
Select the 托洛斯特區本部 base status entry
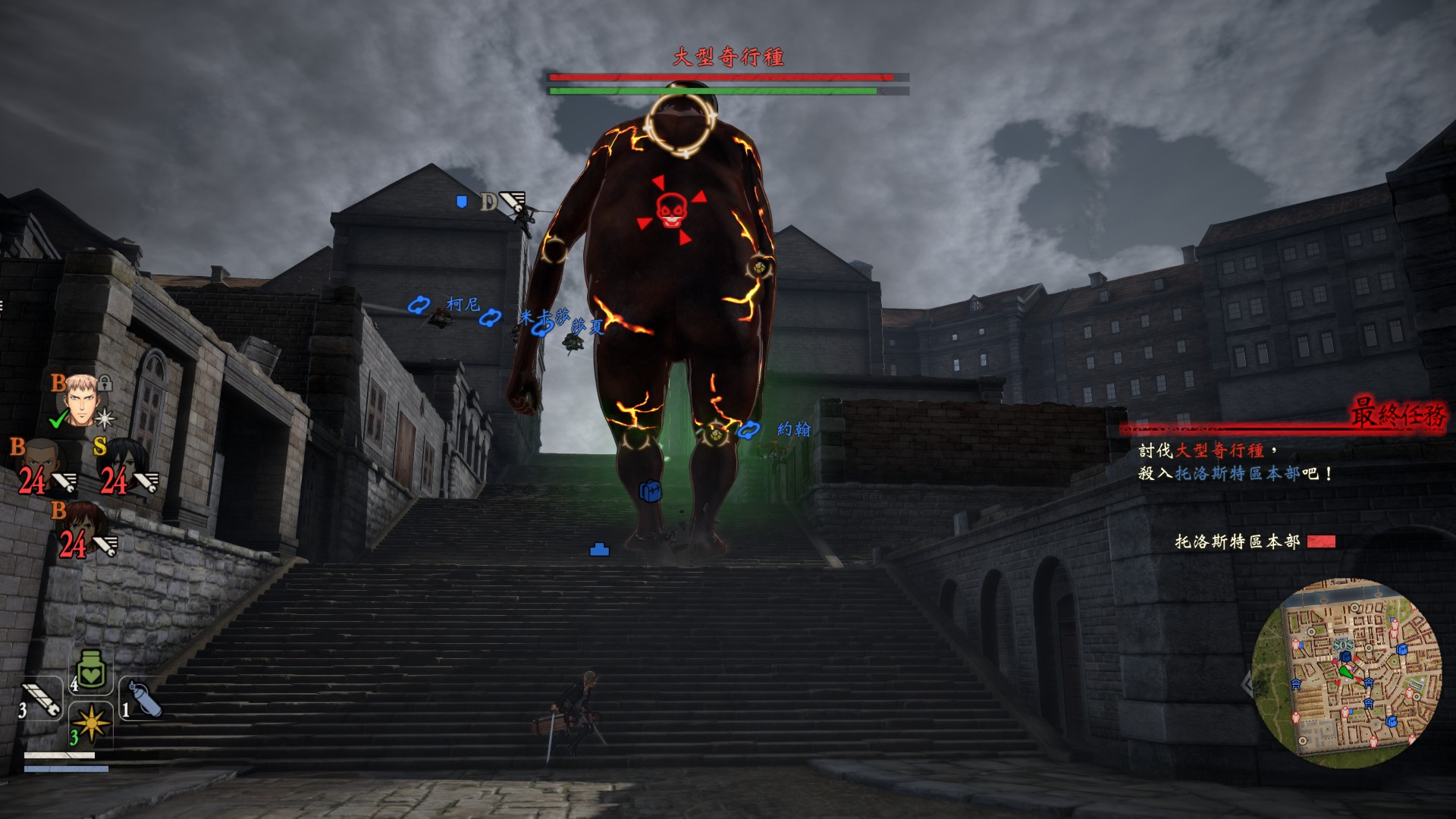1254,541
